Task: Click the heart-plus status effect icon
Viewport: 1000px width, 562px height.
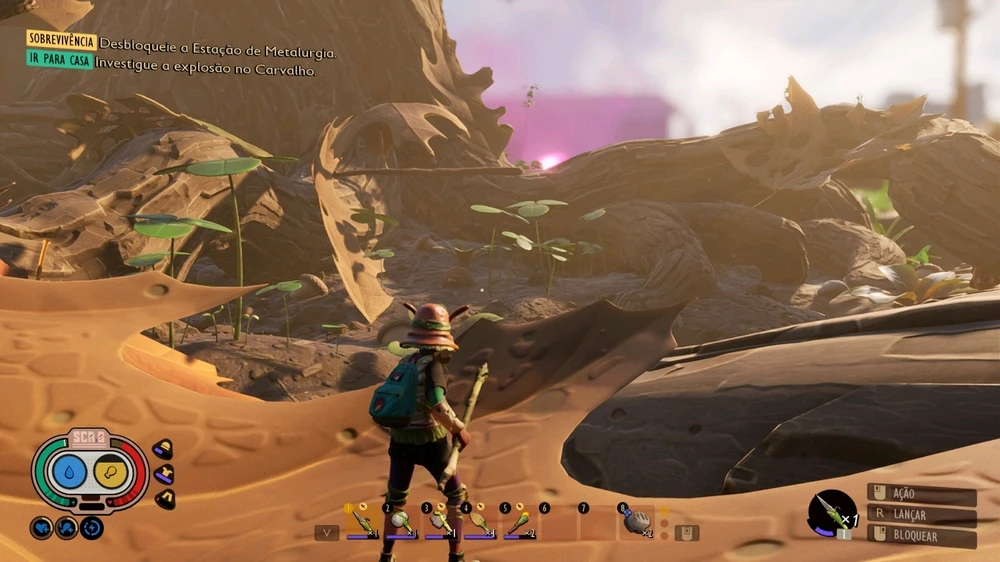Action: click(x=41, y=527)
